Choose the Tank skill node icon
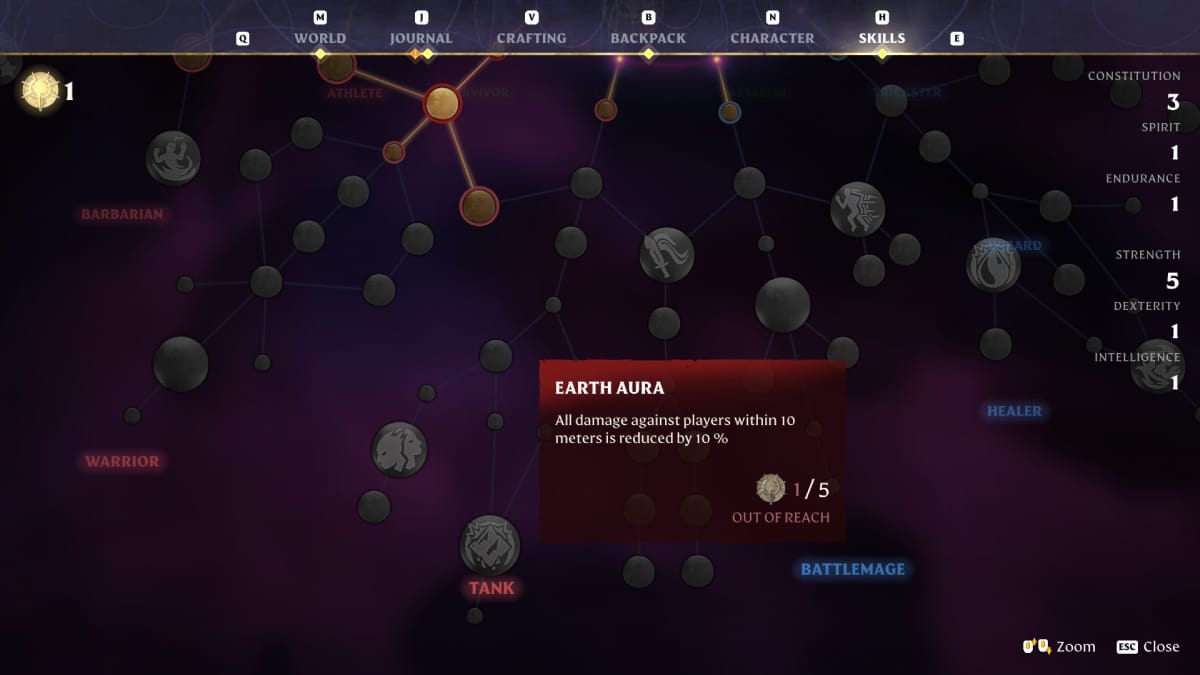 tap(489, 544)
